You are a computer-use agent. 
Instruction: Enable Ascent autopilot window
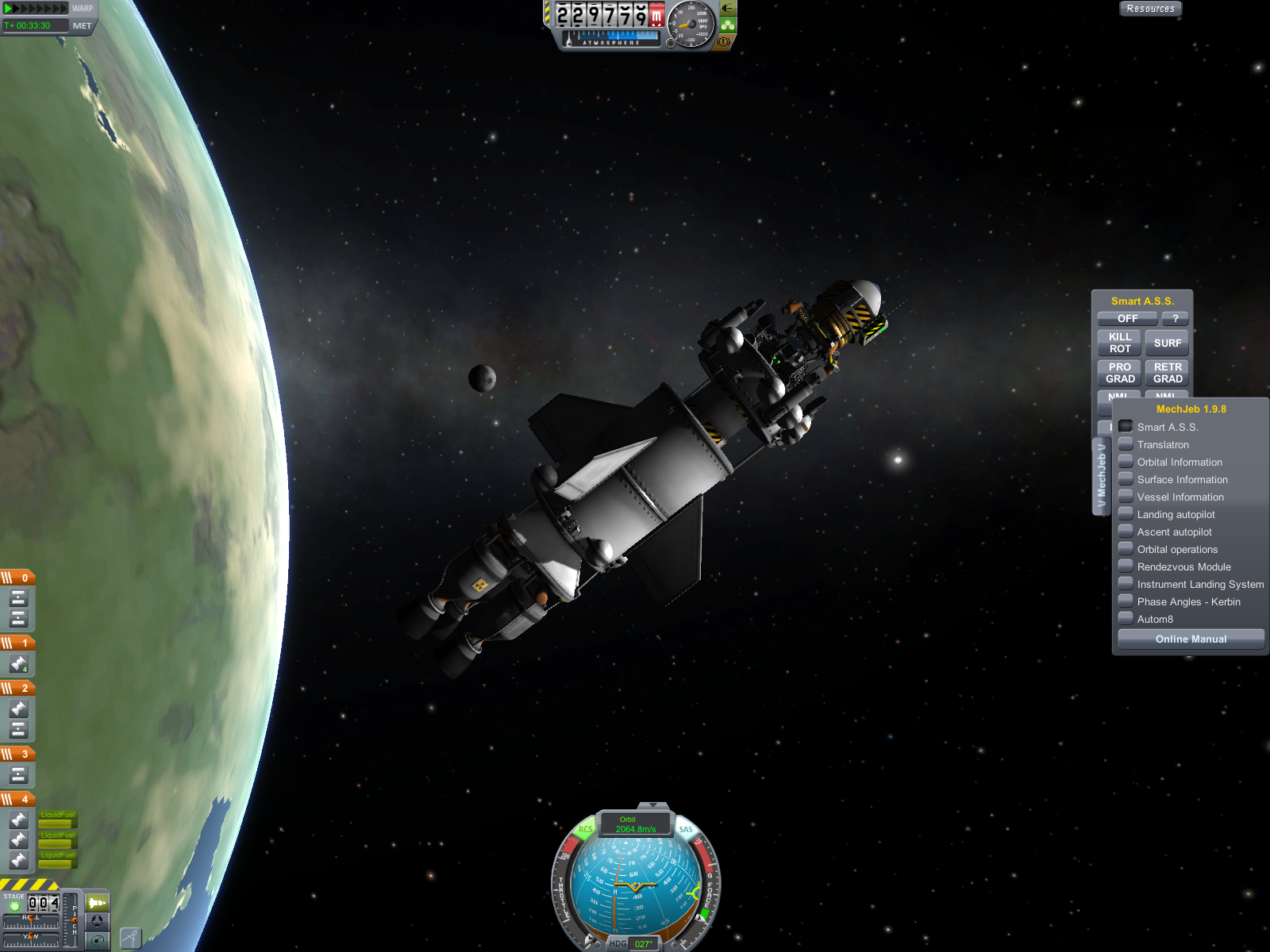[x=1126, y=532]
